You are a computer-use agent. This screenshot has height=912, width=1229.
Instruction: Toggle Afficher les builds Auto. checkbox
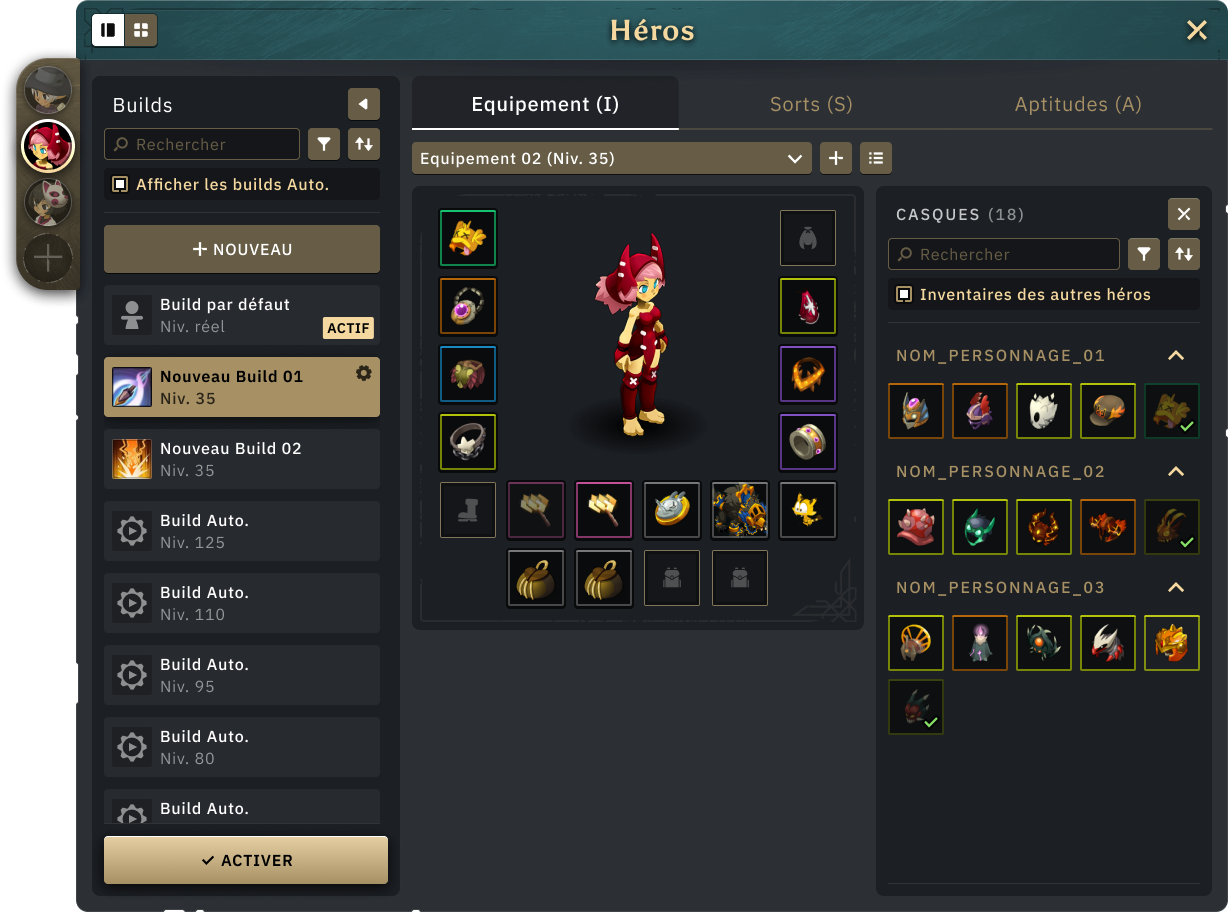click(x=120, y=184)
